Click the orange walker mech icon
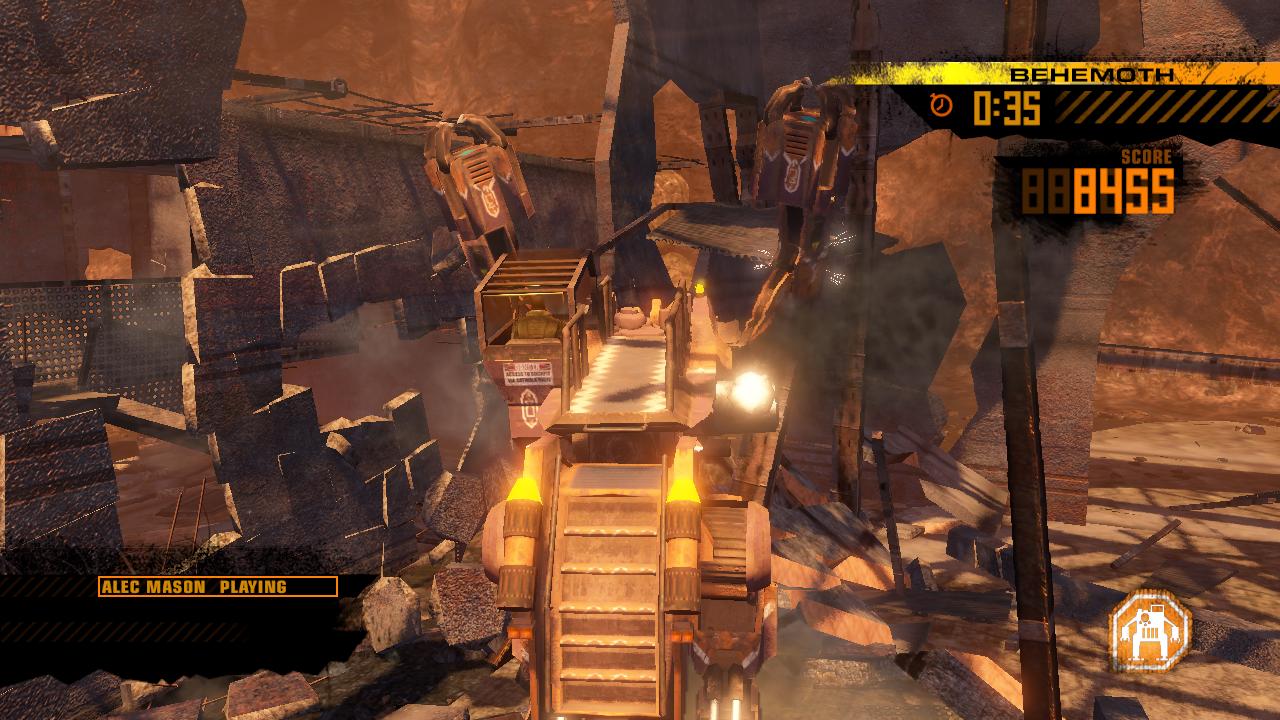This screenshot has width=1280, height=720. pyautogui.click(x=1150, y=628)
